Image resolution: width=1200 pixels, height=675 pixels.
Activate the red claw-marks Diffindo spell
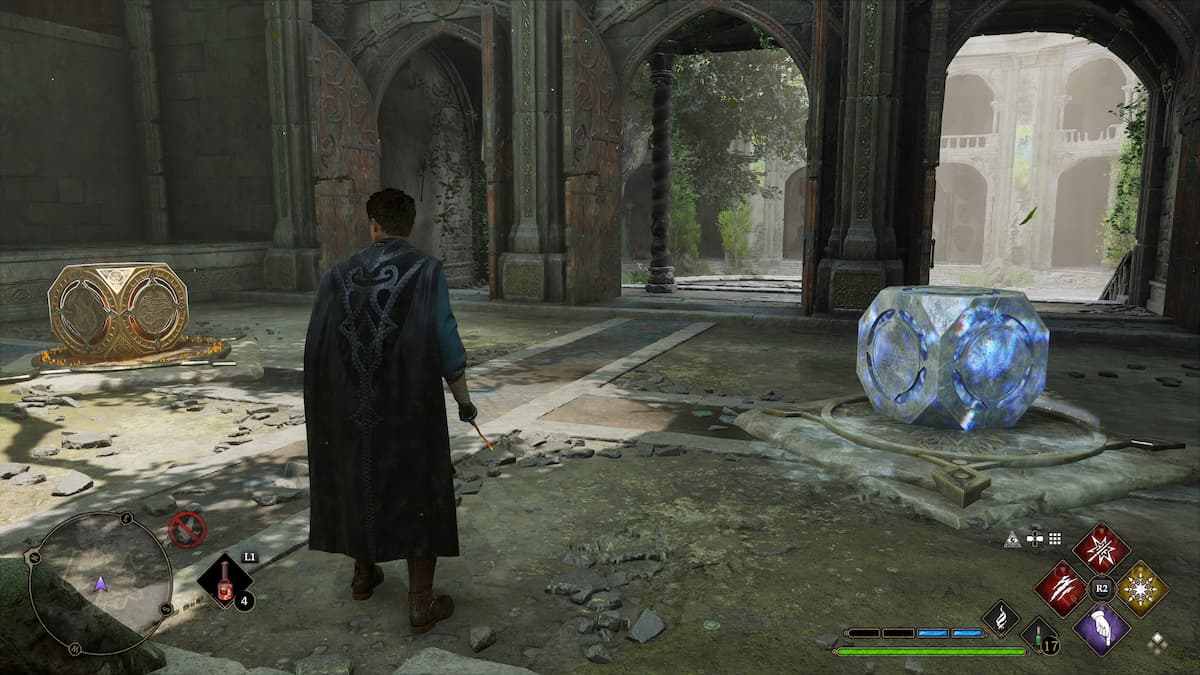pos(1061,588)
